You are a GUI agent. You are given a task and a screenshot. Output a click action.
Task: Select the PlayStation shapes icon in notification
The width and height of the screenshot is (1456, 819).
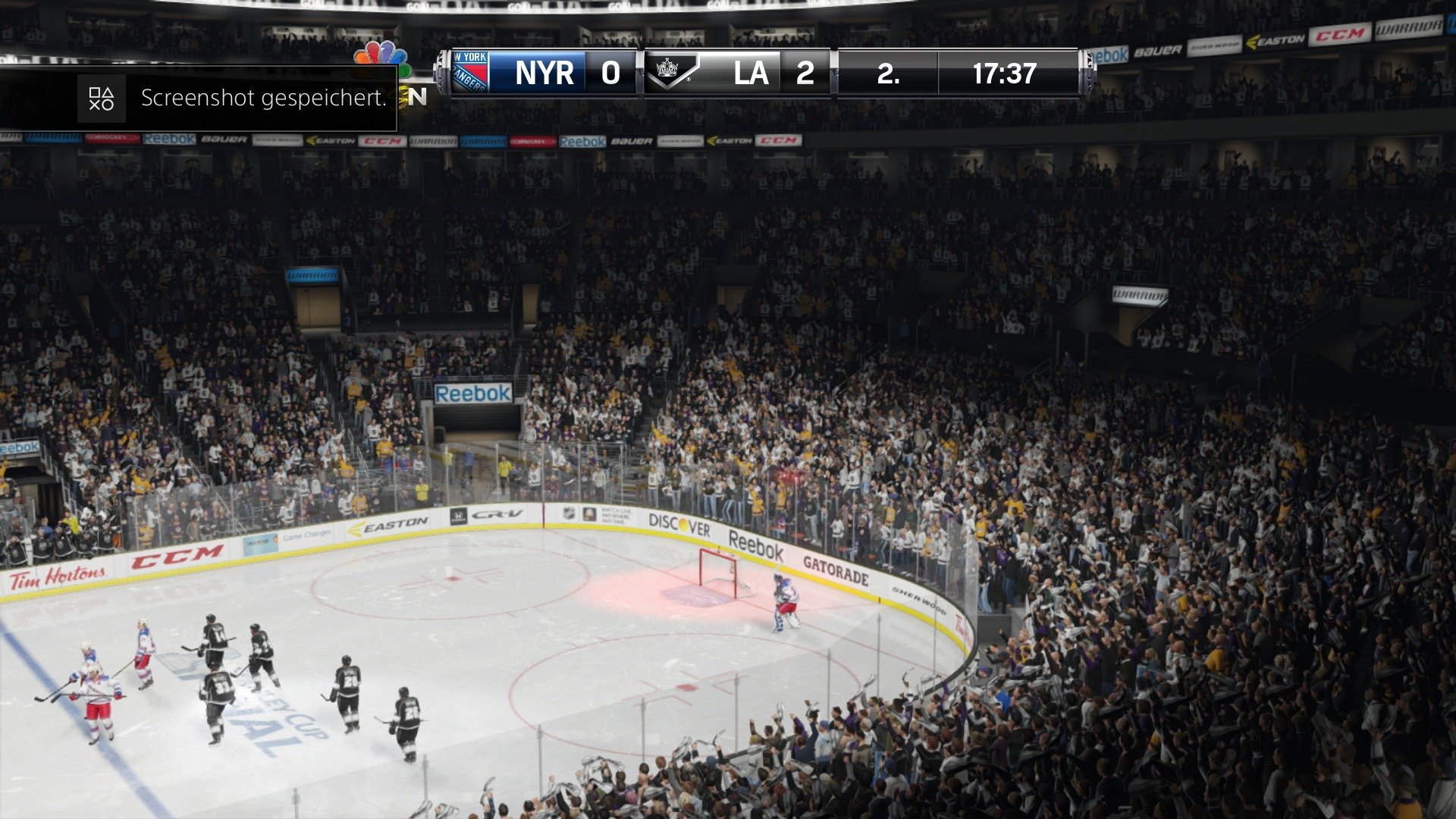pos(101,97)
